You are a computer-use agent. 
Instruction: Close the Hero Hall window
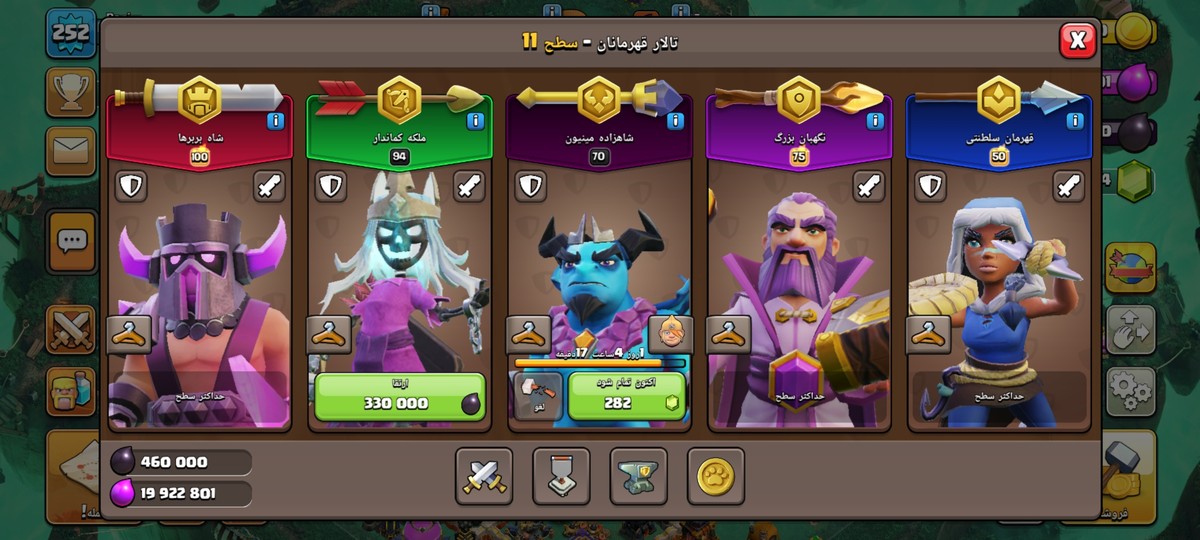1077,41
